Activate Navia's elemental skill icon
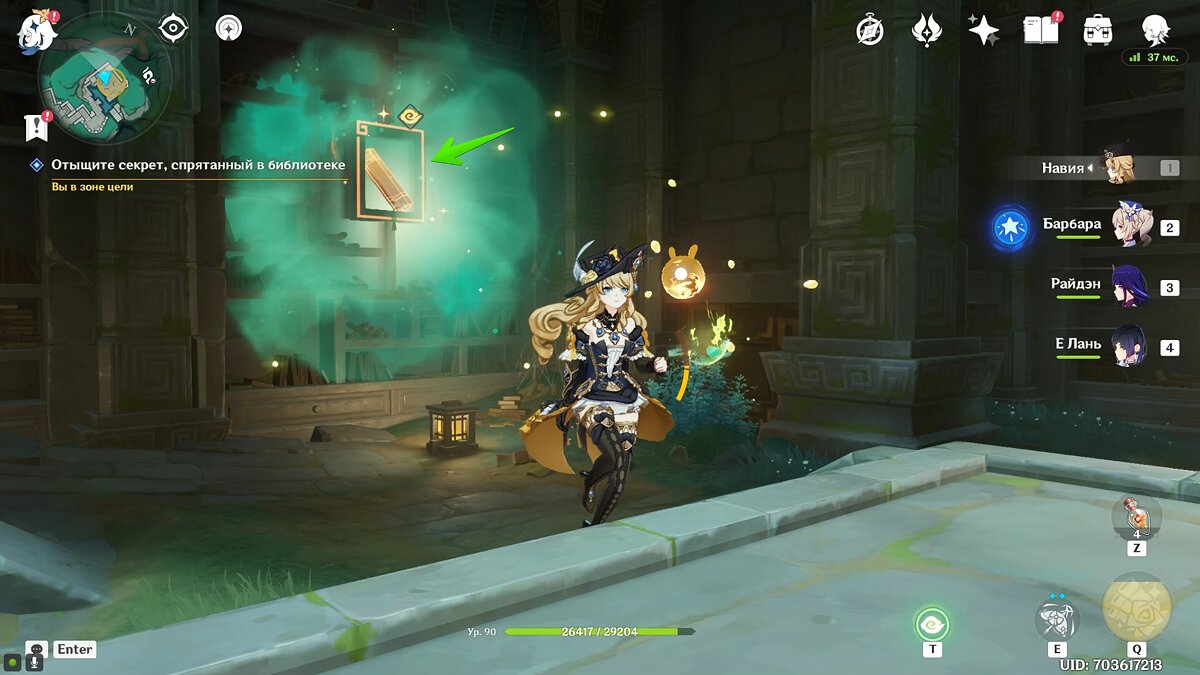Screen dimensions: 1200x675 (1057, 620)
